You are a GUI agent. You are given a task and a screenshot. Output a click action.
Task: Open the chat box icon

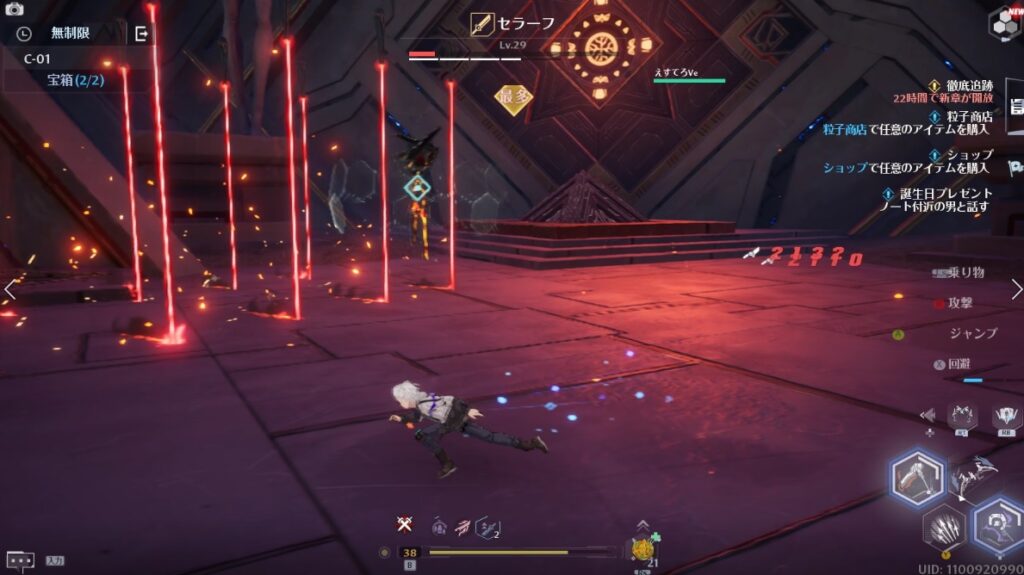(20, 561)
